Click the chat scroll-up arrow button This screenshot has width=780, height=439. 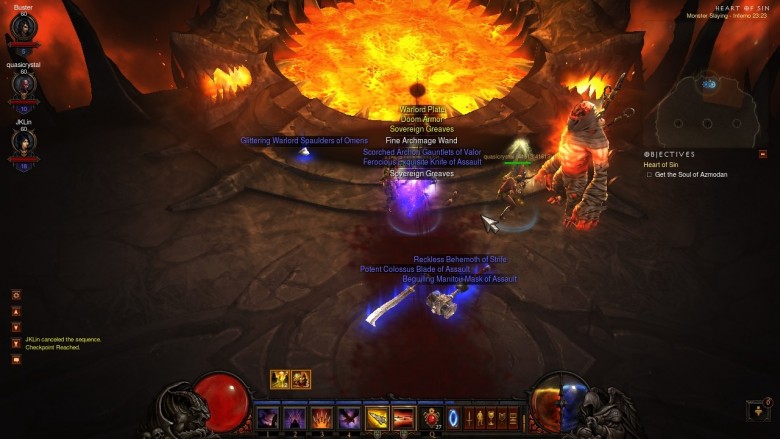coord(16,311)
